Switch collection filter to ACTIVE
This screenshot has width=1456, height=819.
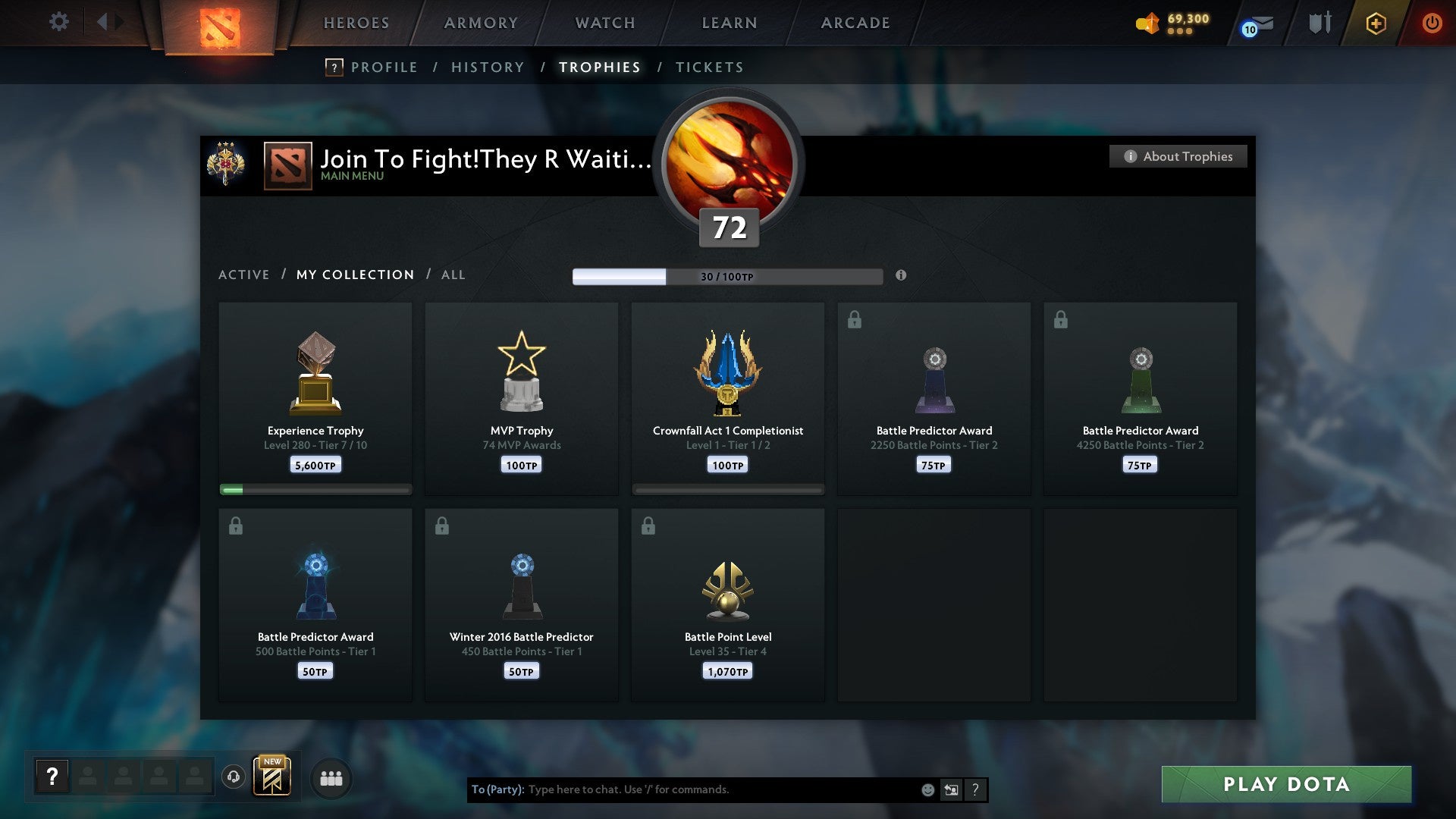244,275
